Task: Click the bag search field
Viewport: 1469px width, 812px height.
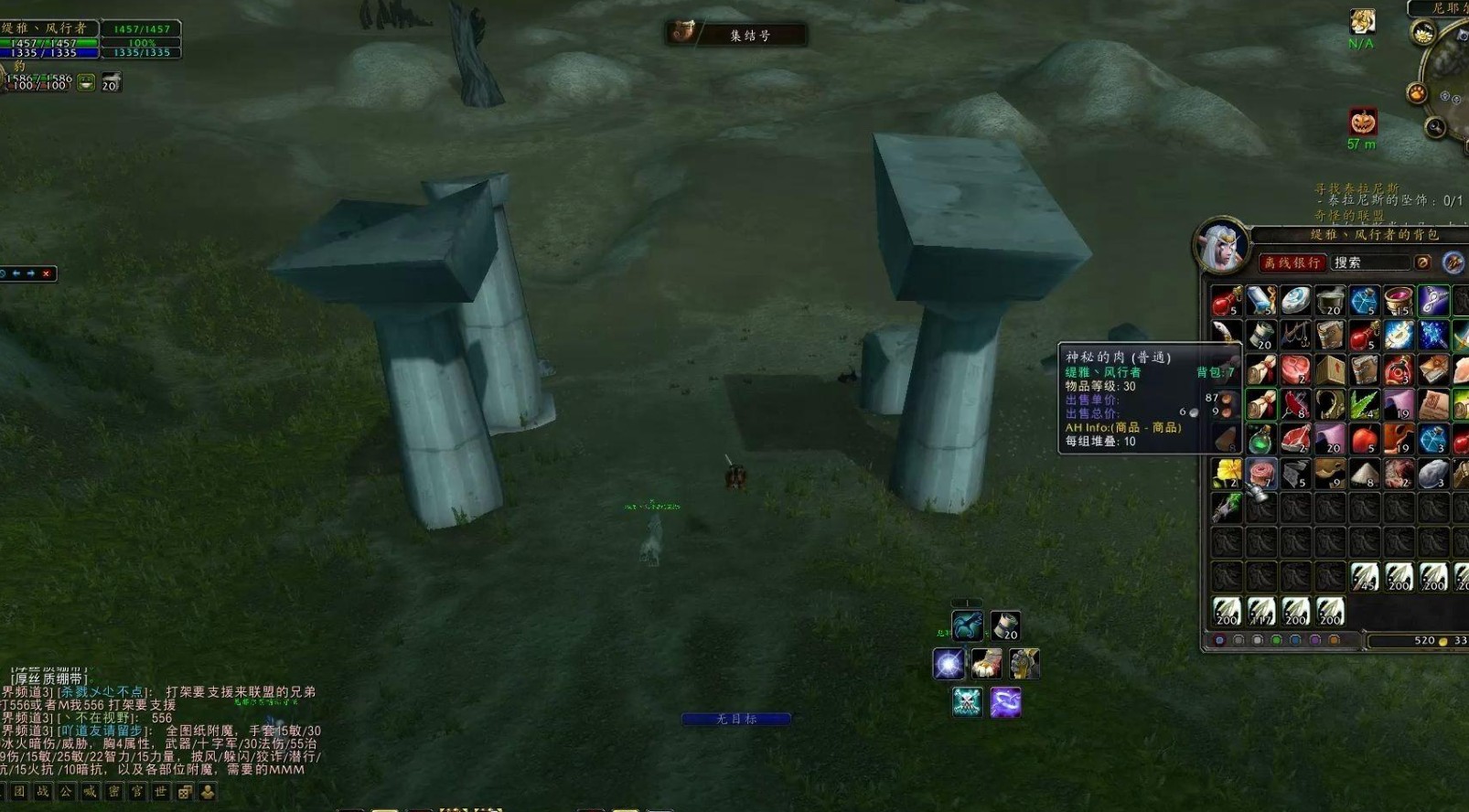Action: point(1368,263)
